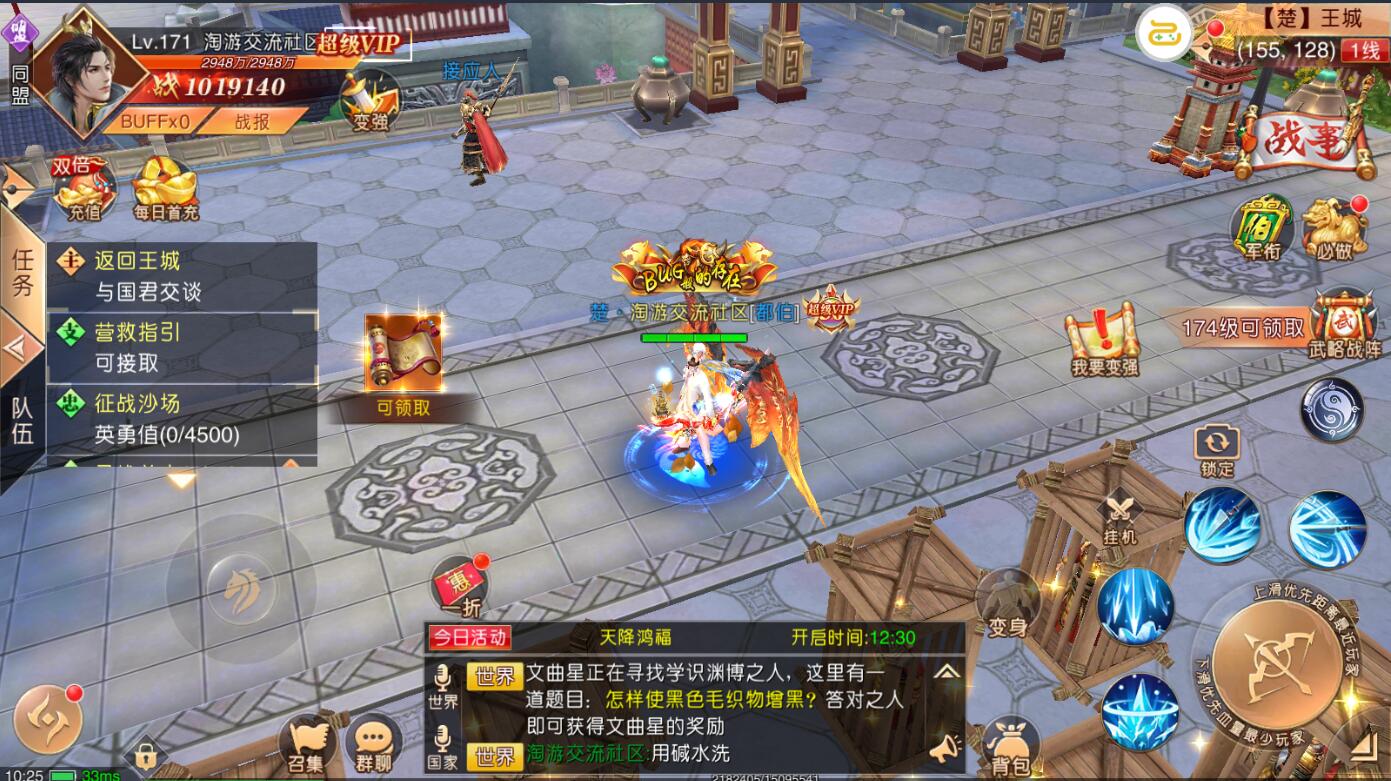Claim the 可领取 scroll reward
The image size is (1391, 781).
[x=403, y=362]
